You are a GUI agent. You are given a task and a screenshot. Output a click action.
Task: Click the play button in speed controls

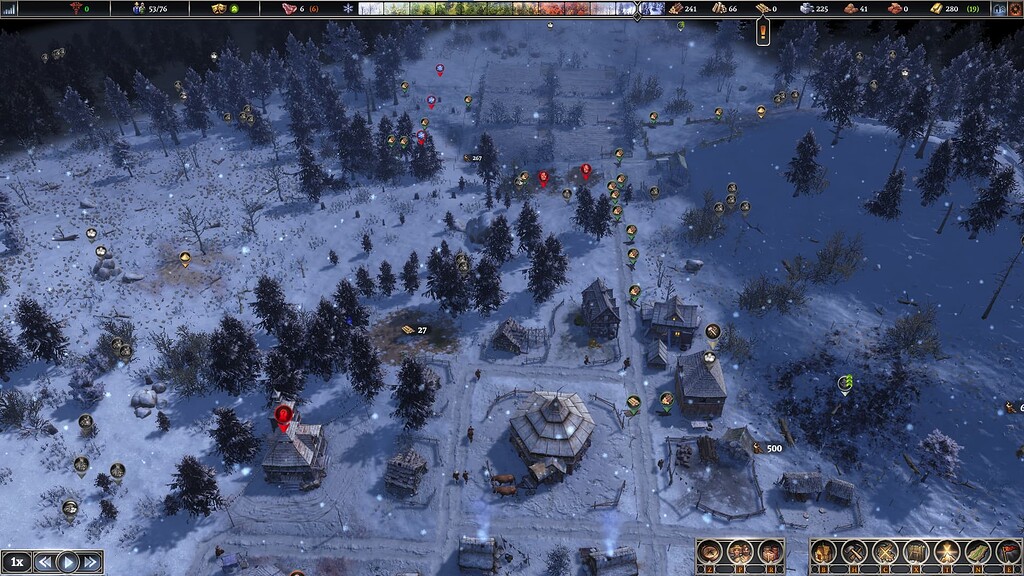coord(68,562)
